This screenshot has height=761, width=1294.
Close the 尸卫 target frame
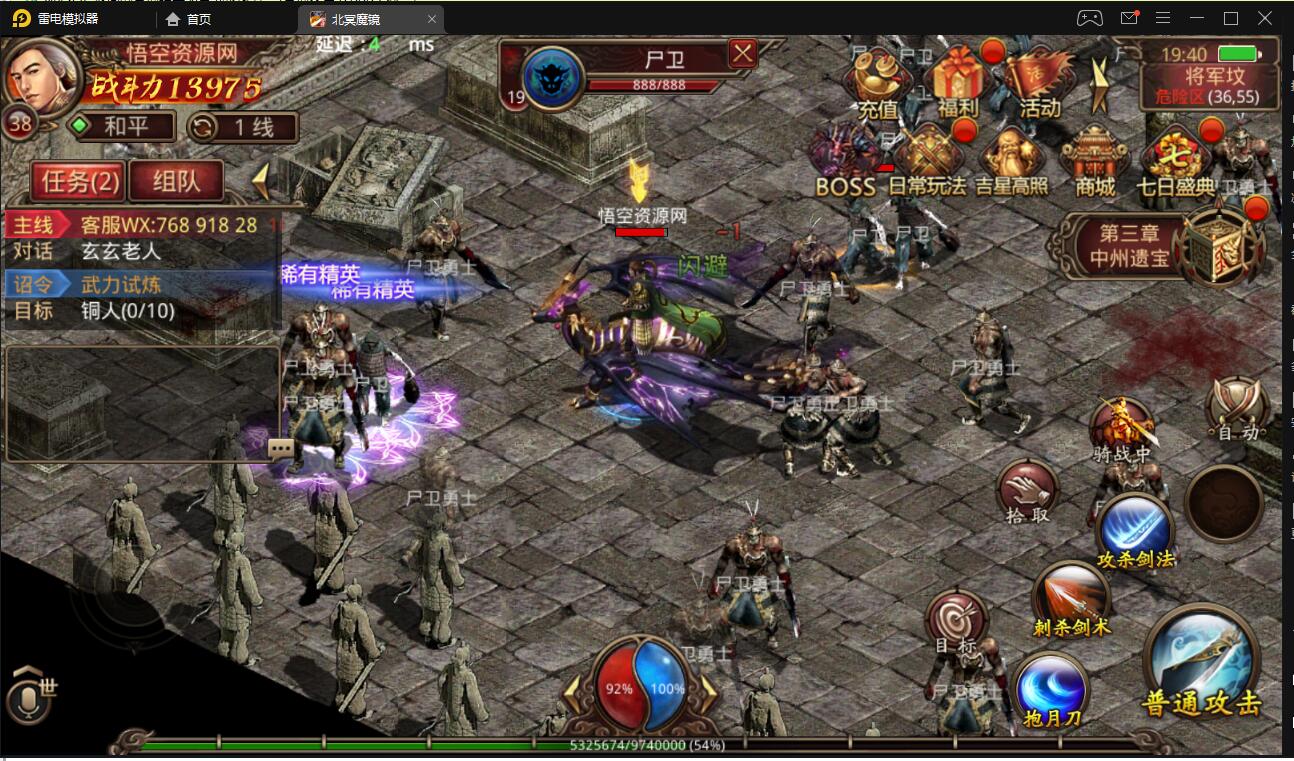click(x=742, y=53)
